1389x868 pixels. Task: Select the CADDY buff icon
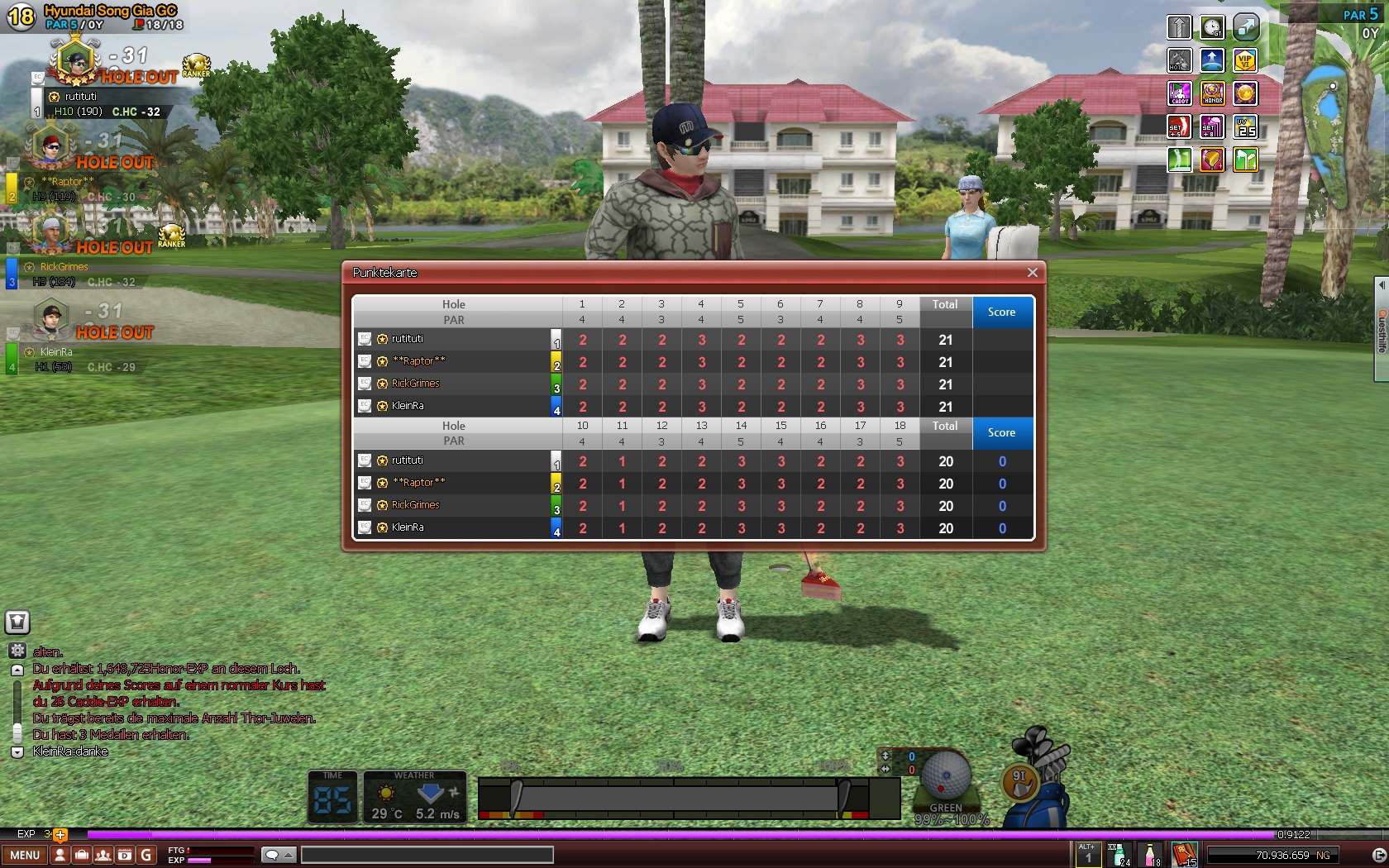point(1179,93)
